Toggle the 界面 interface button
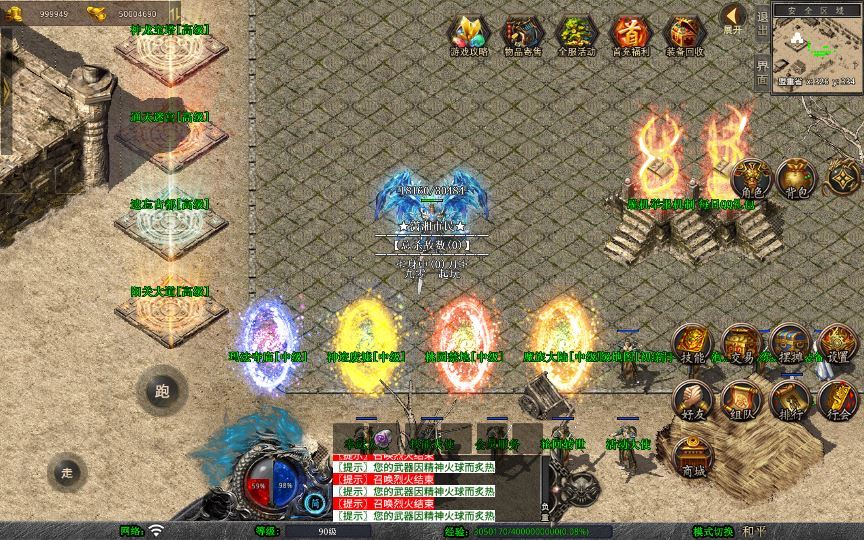864x540 pixels. [x=762, y=72]
